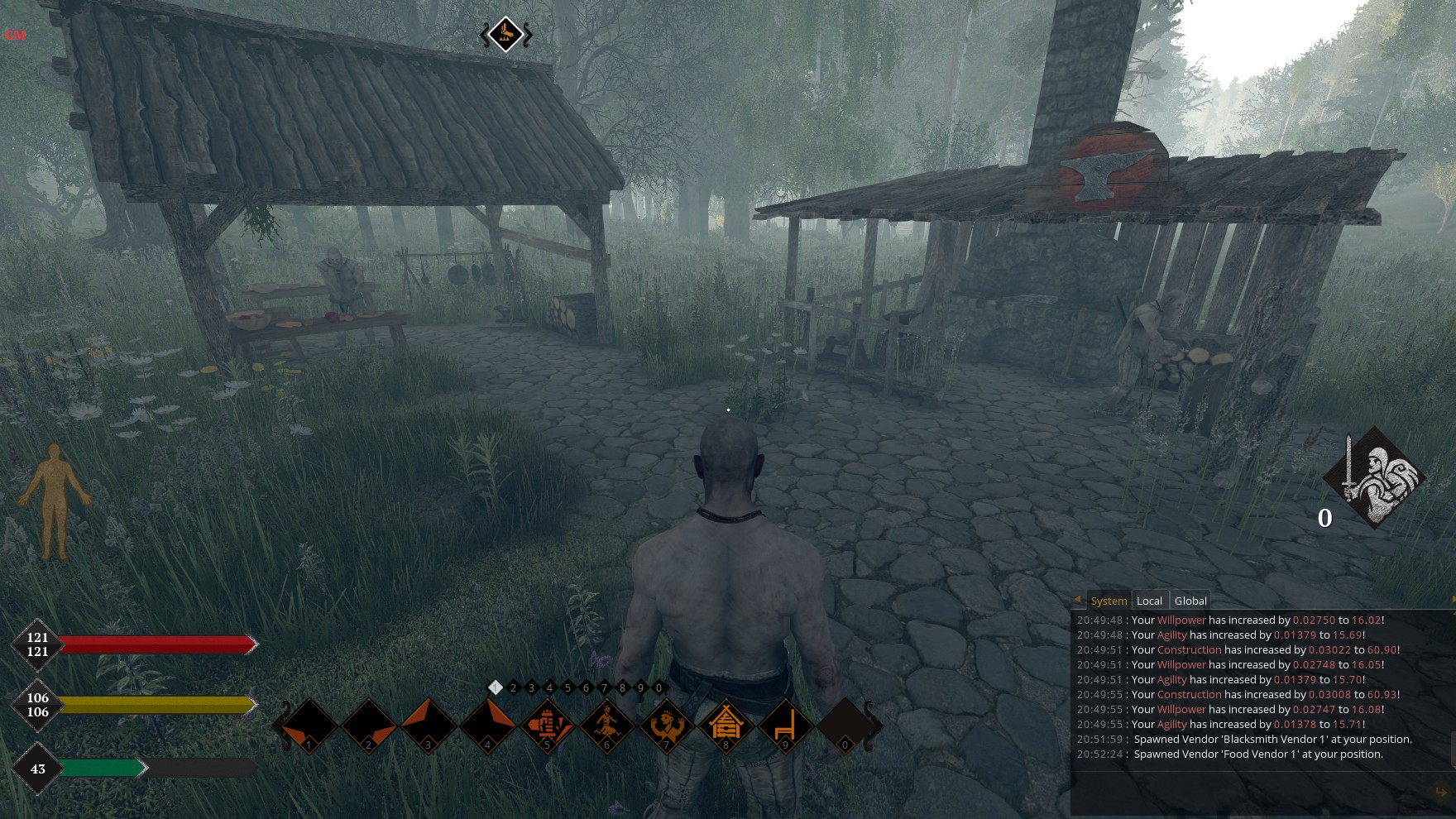Click the diamond compass marker at top

click(505, 34)
